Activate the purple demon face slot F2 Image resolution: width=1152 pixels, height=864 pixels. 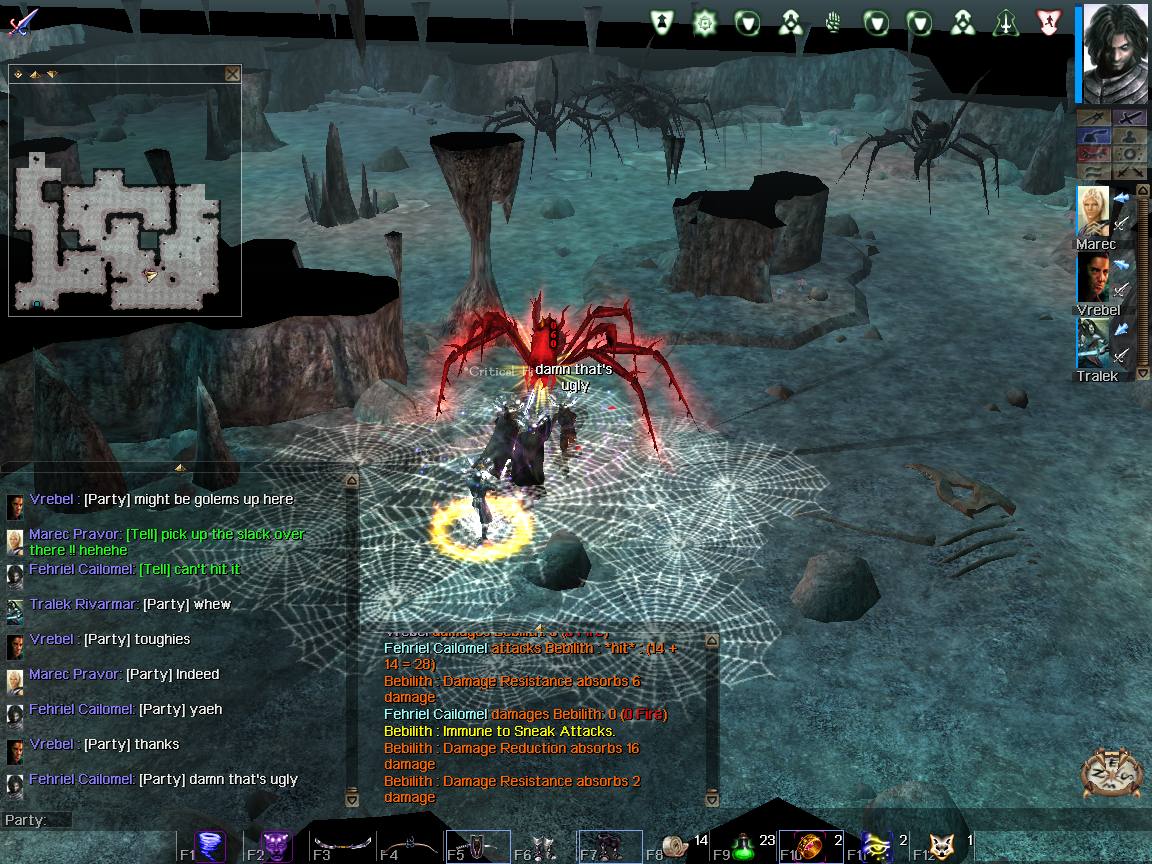pyautogui.click(x=278, y=848)
